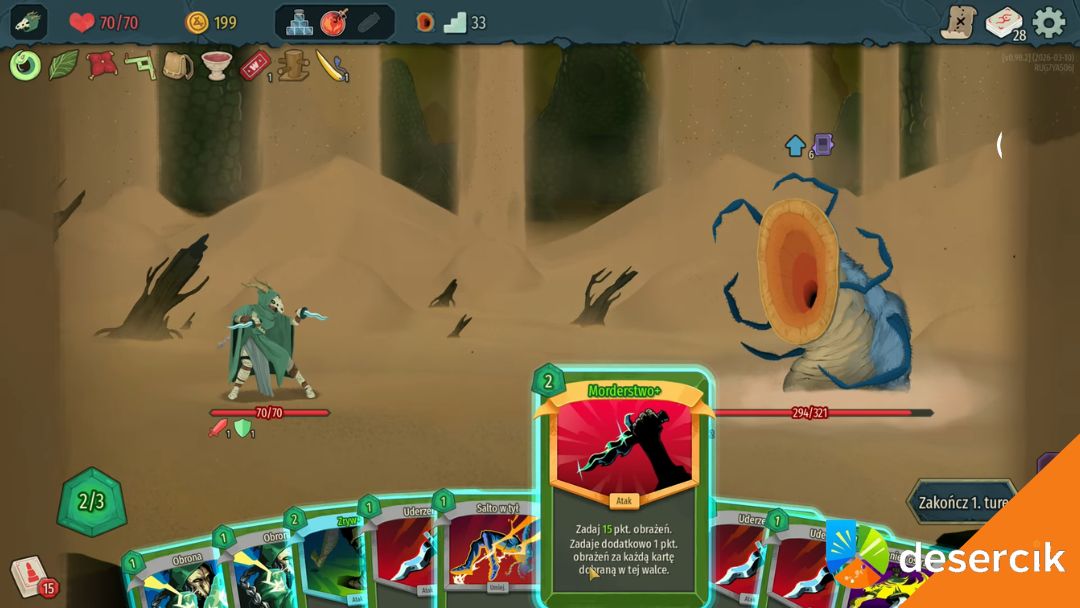Open the settings gear menu

[1048, 22]
